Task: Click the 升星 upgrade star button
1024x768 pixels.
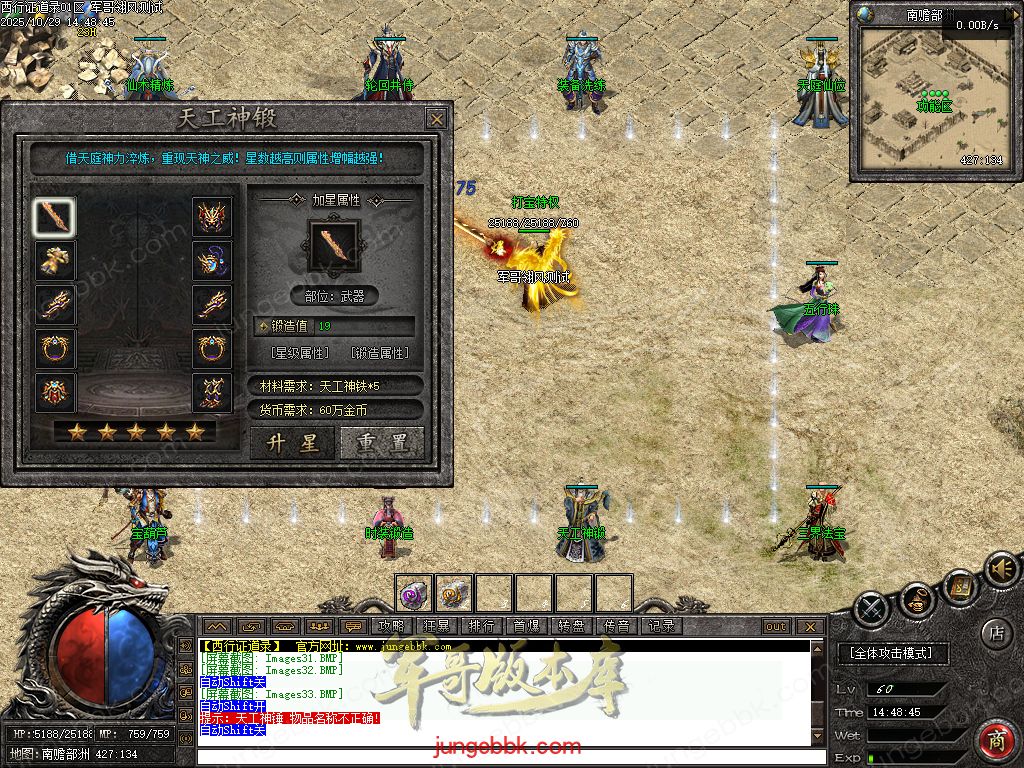Action: pos(291,442)
